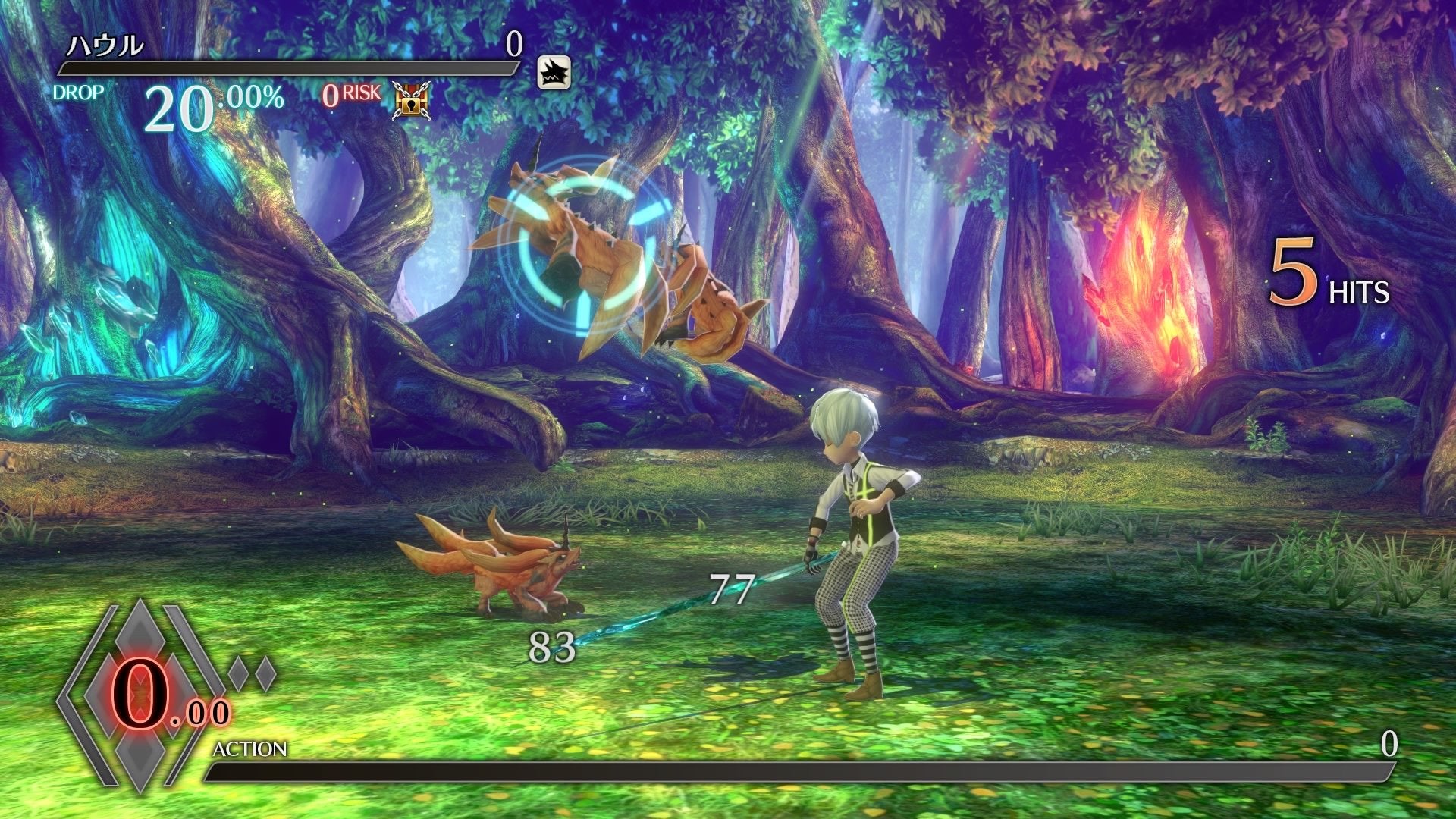Select the black wolf beast icon beside ハウル's HP bar
1456x819 pixels.
coord(554,73)
